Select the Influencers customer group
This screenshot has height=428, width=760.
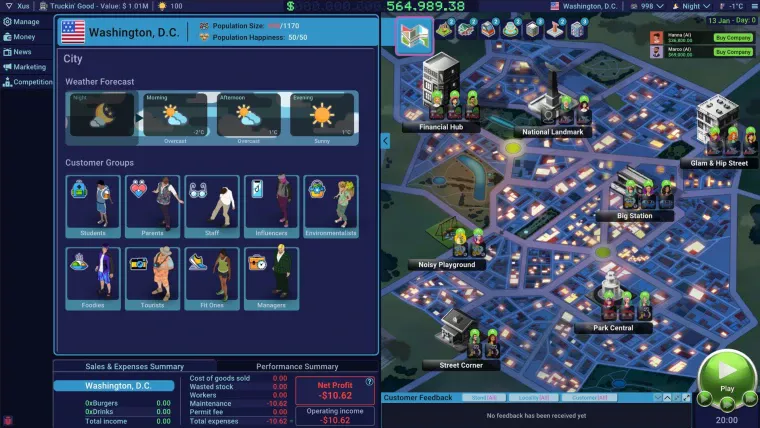[271, 207]
